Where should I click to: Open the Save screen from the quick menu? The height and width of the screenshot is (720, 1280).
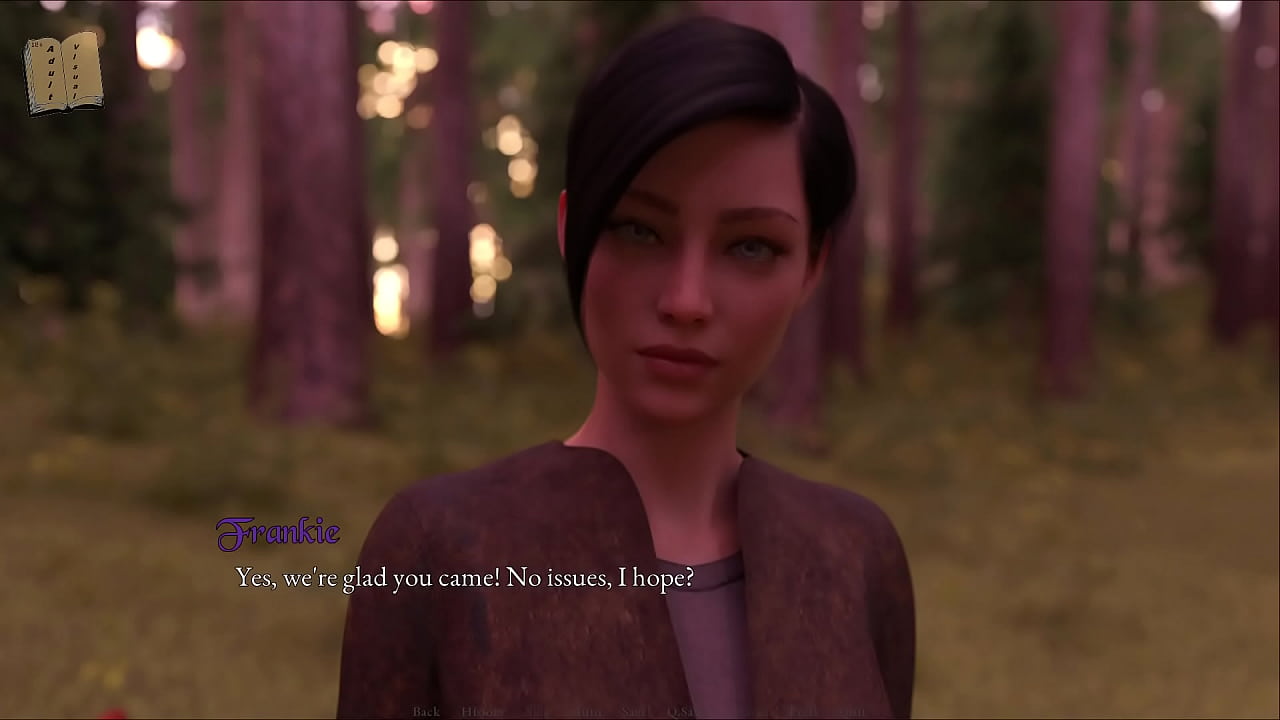pyautogui.click(x=636, y=712)
